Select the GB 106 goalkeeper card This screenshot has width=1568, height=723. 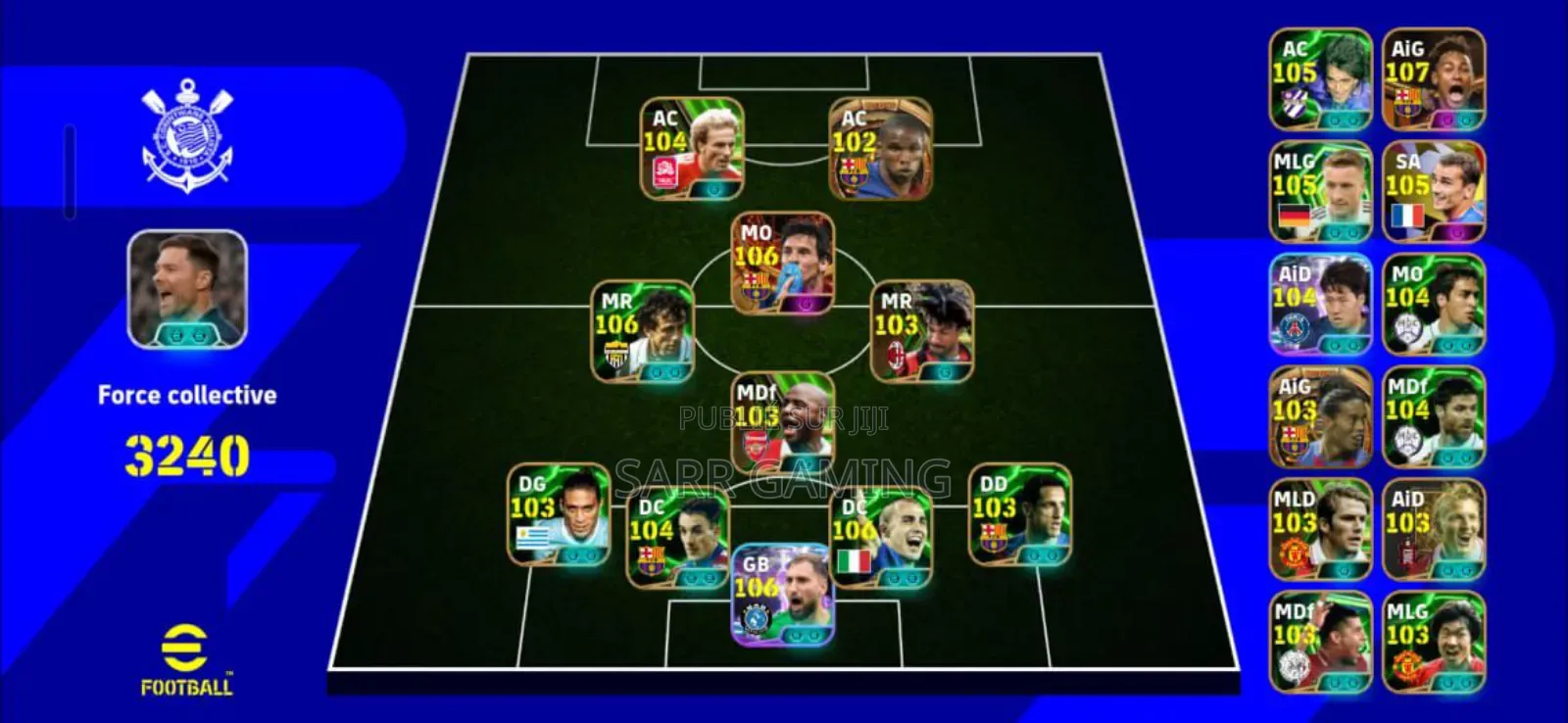(783, 595)
